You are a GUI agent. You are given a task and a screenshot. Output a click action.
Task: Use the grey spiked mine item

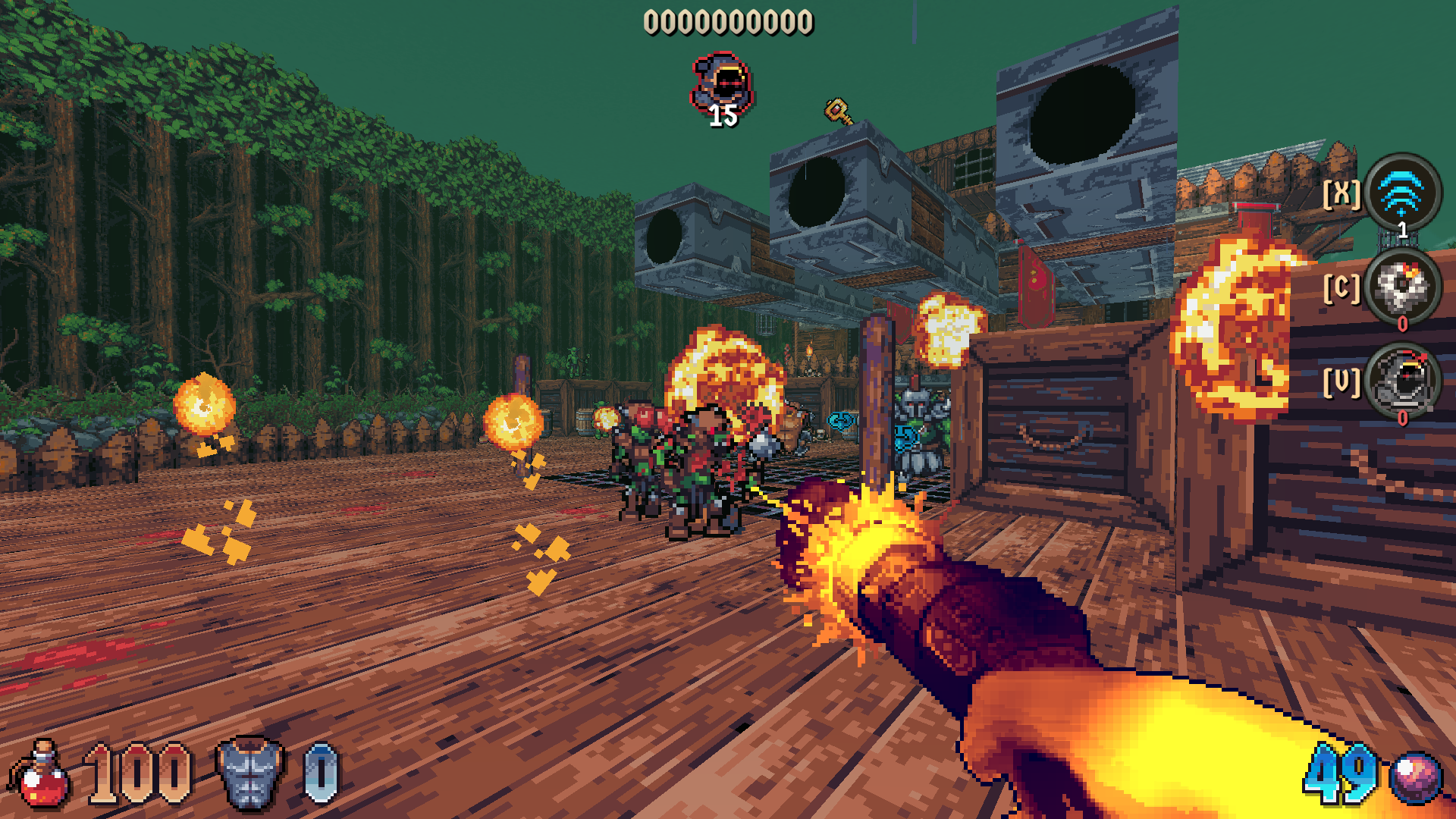[x=1402, y=287]
